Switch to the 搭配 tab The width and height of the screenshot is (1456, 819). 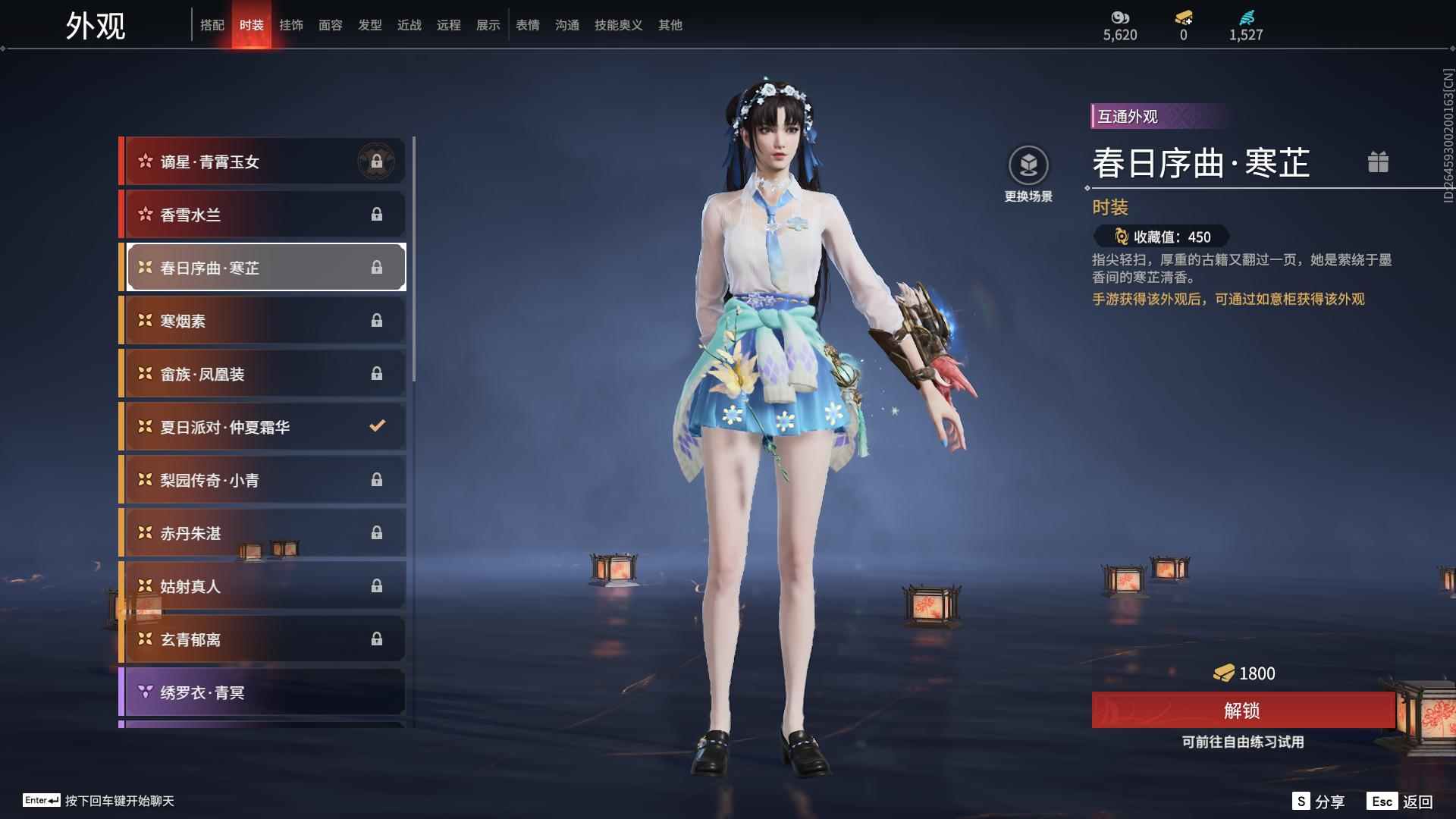(212, 25)
